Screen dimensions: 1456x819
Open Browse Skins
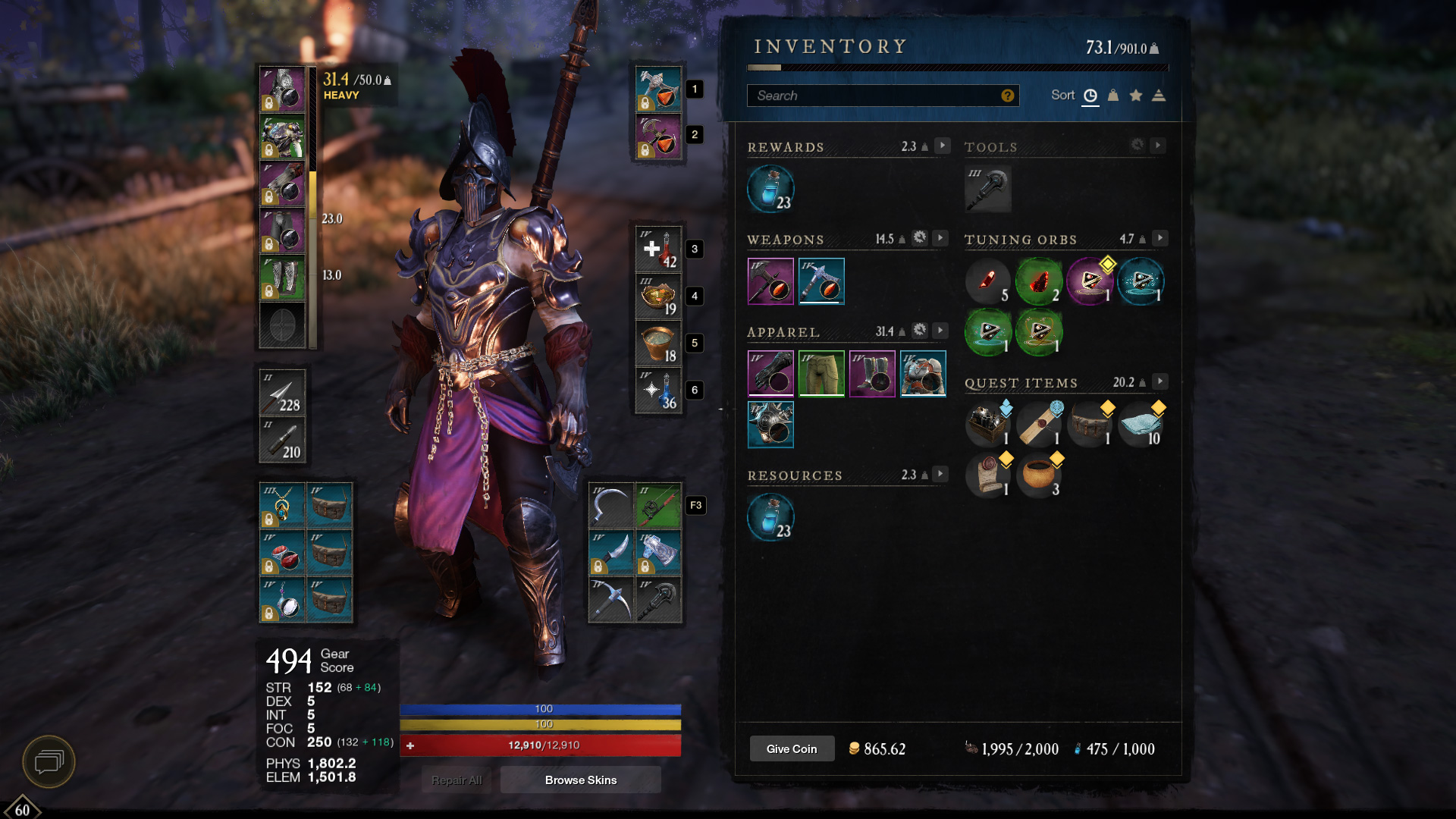coord(580,780)
